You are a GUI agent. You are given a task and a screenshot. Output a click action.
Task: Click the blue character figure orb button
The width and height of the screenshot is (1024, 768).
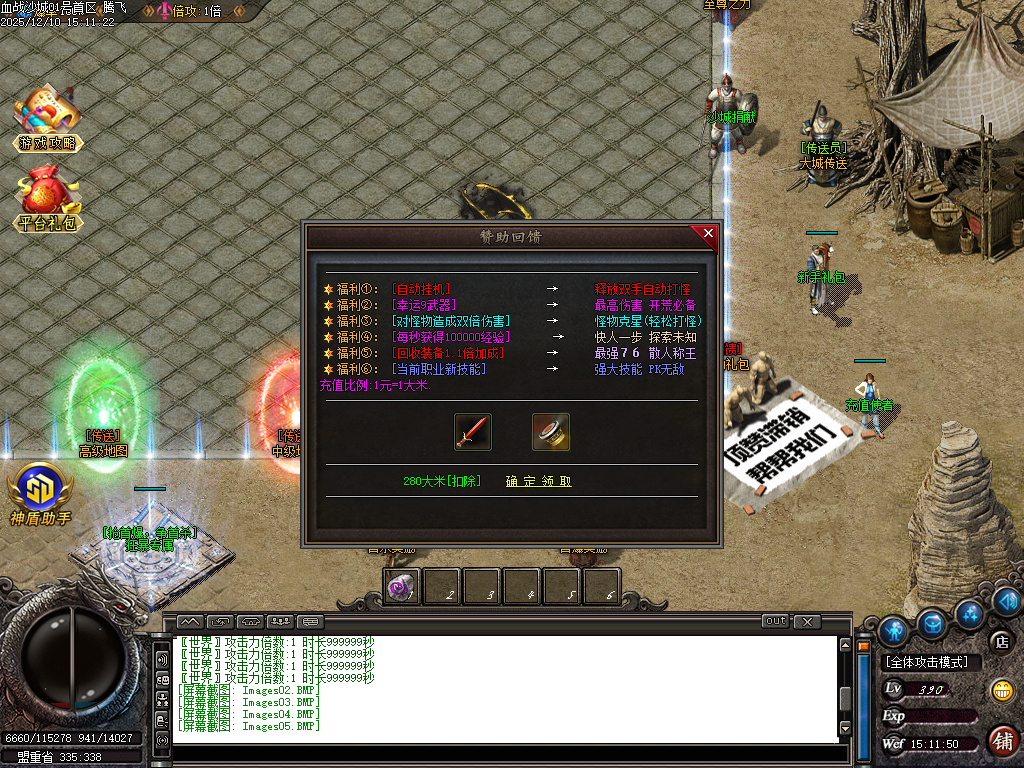tap(893, 629)
